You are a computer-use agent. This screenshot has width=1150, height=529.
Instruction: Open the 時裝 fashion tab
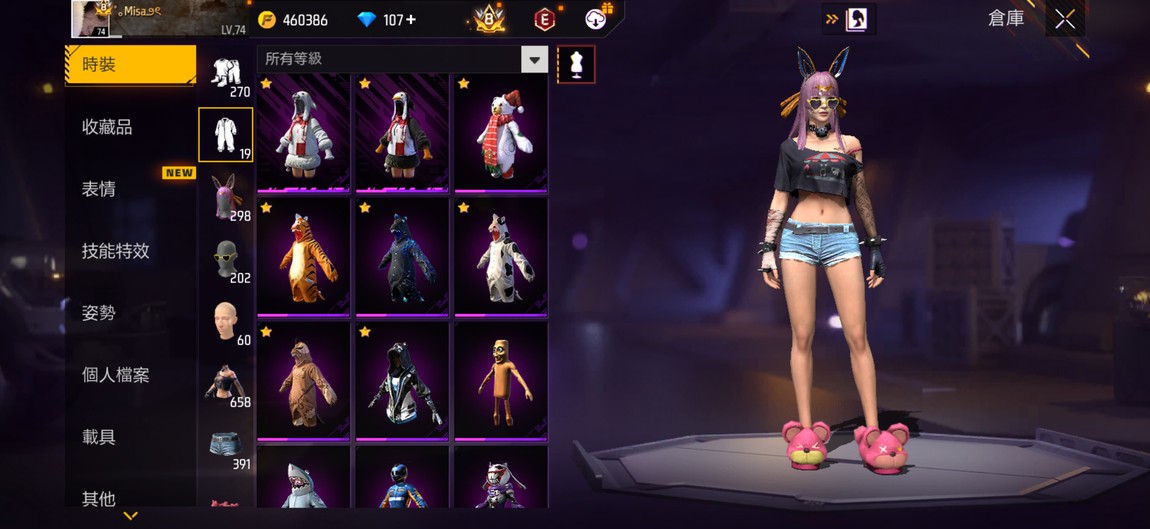(130, 65)
